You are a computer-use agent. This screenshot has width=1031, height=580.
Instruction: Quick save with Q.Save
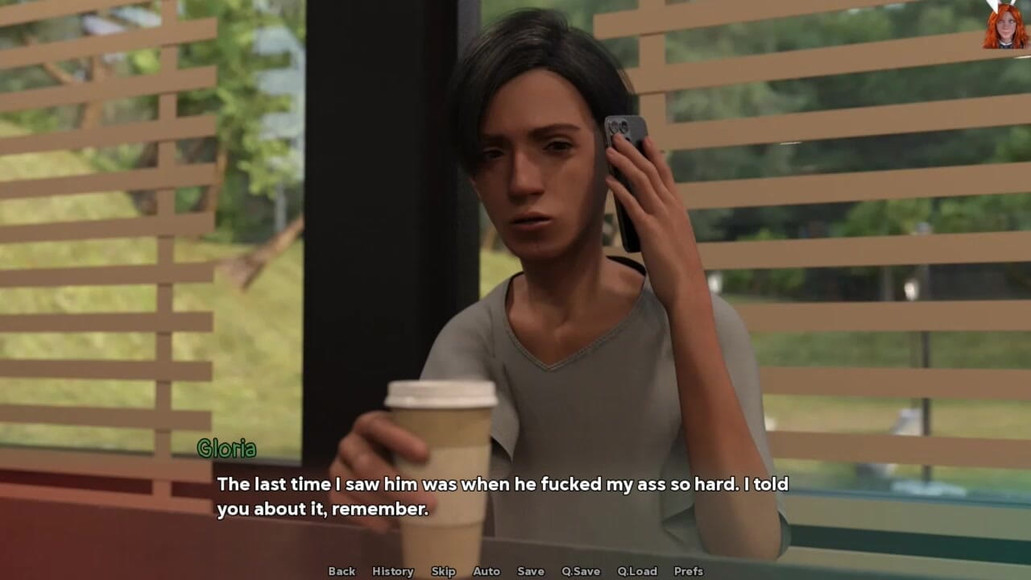click(580, 571)
